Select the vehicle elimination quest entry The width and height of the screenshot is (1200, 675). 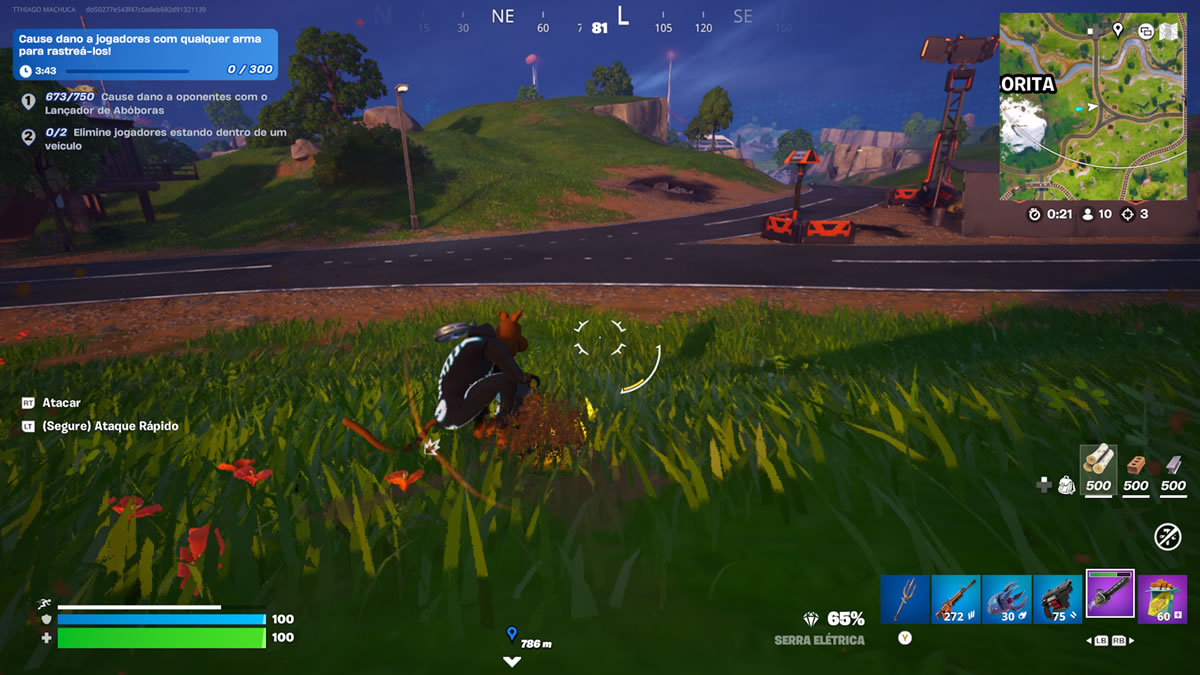point(150,139)
